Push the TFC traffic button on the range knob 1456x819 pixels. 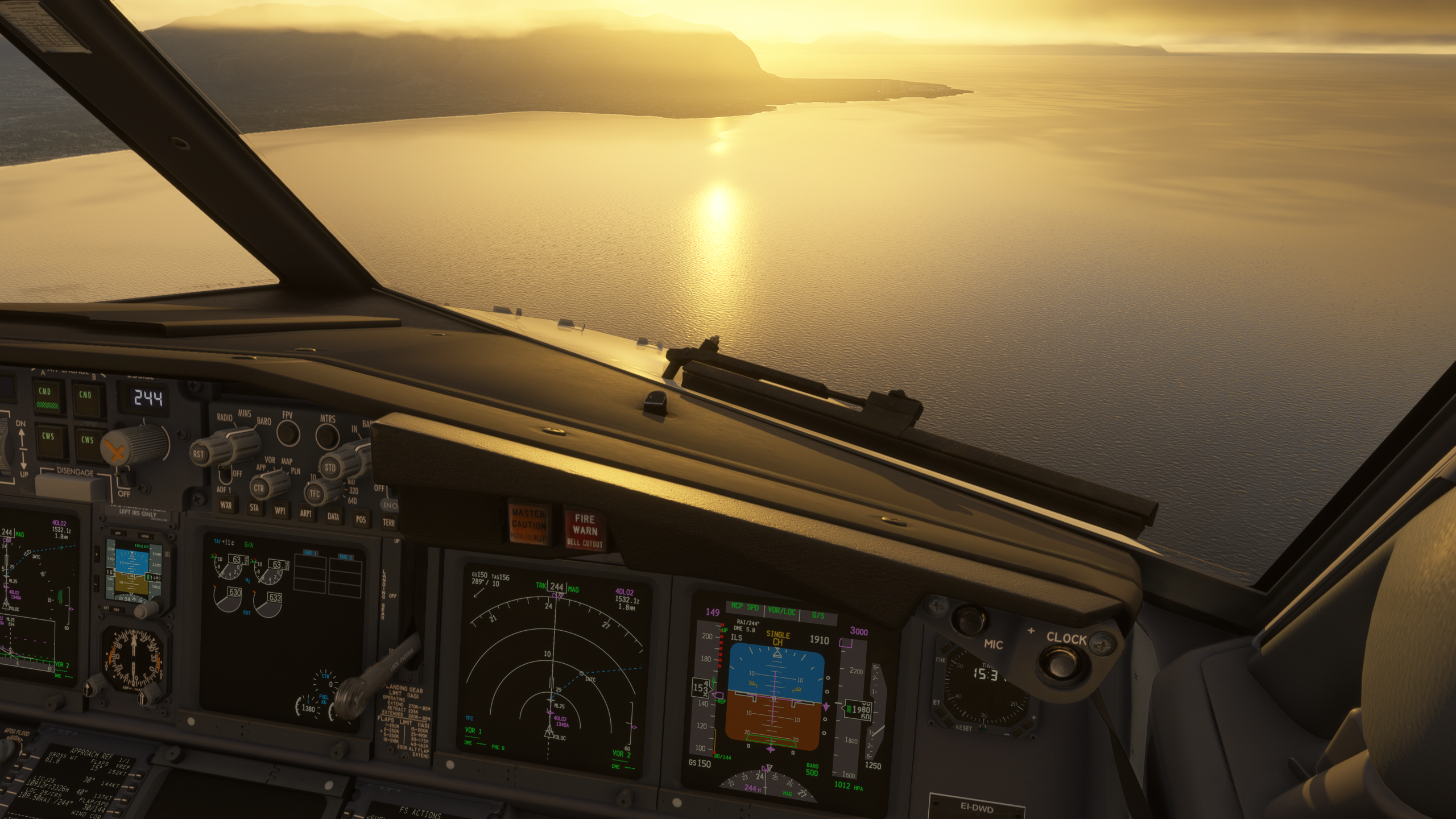coord(315,494)
